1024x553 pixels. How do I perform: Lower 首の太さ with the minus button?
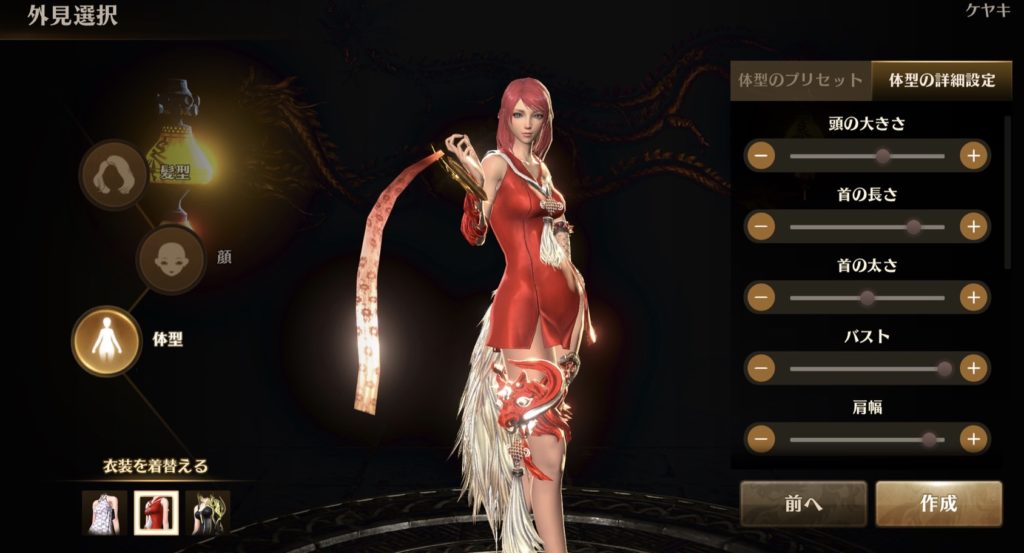761,297
